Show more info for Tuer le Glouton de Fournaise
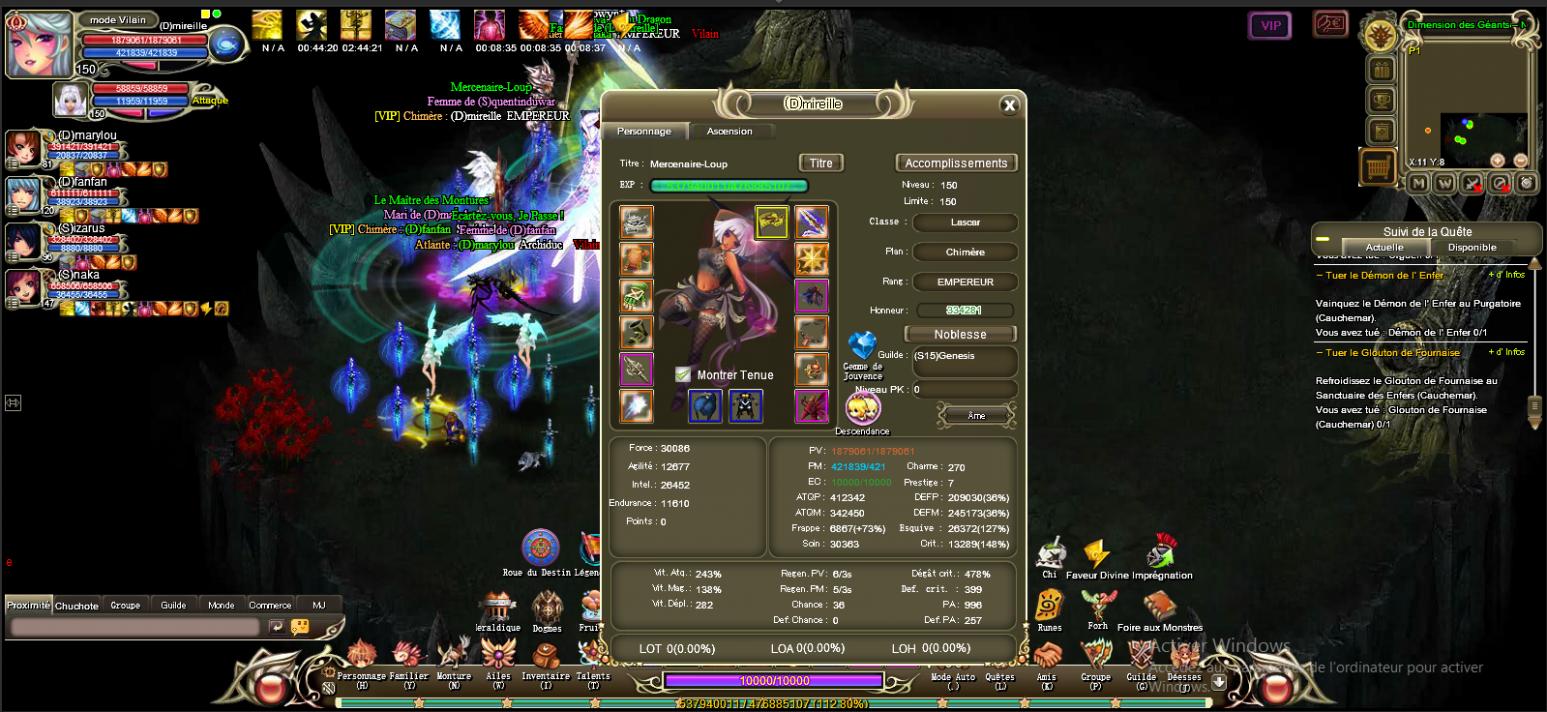This screenshot has width=1547, height=712. (1506, 352)
